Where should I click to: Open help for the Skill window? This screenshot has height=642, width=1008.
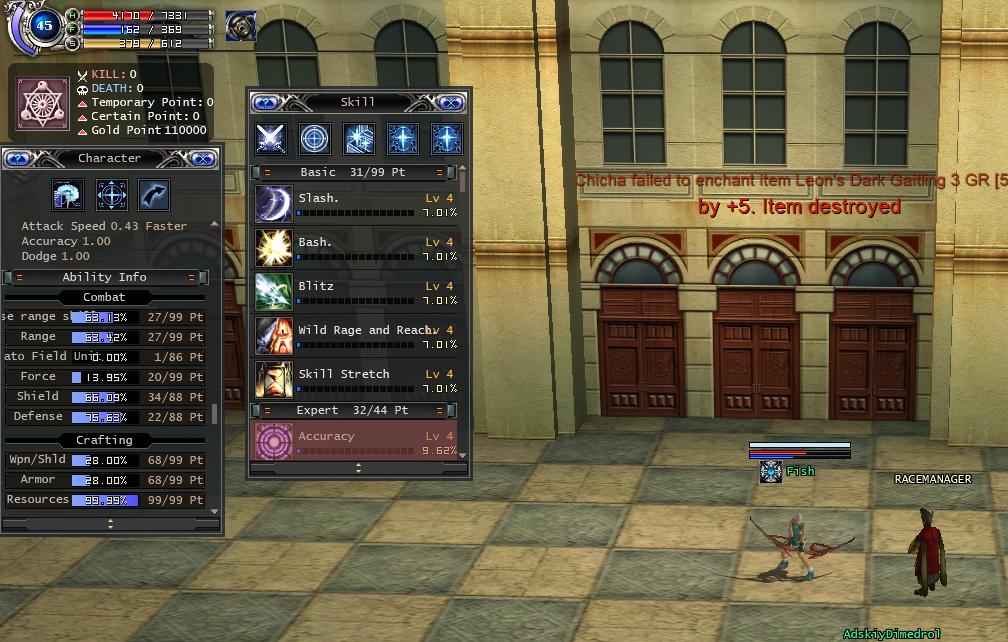(264, 102)
